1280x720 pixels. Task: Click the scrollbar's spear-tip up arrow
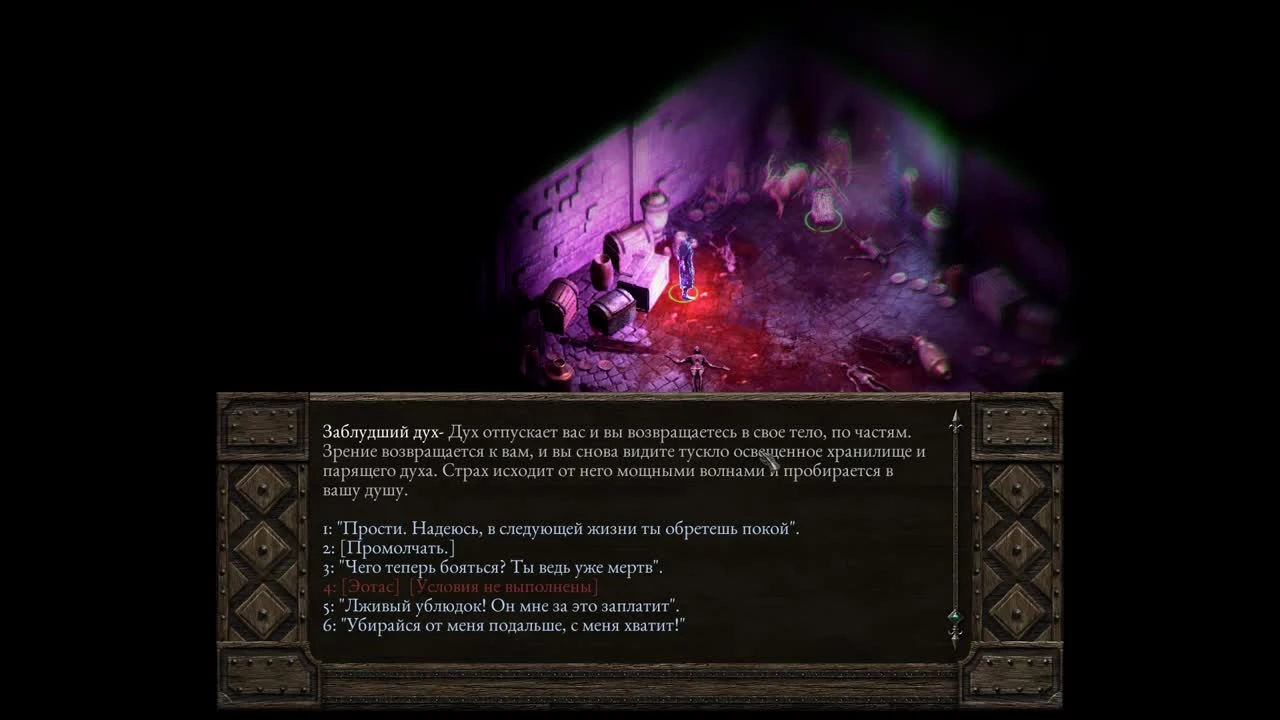[x=953, y=414]
